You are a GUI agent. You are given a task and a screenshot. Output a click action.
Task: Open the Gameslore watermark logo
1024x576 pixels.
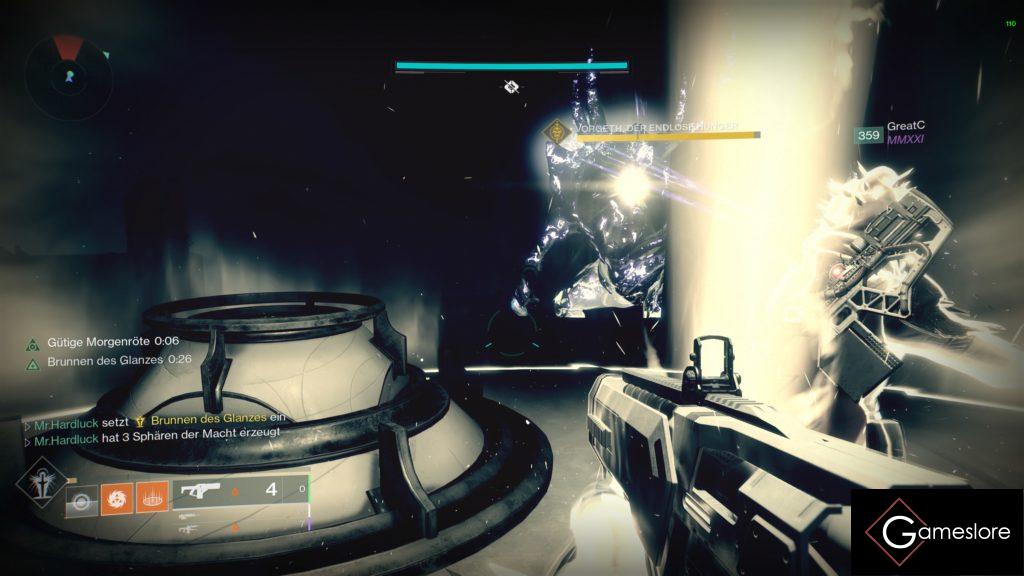tap(937, 532)
